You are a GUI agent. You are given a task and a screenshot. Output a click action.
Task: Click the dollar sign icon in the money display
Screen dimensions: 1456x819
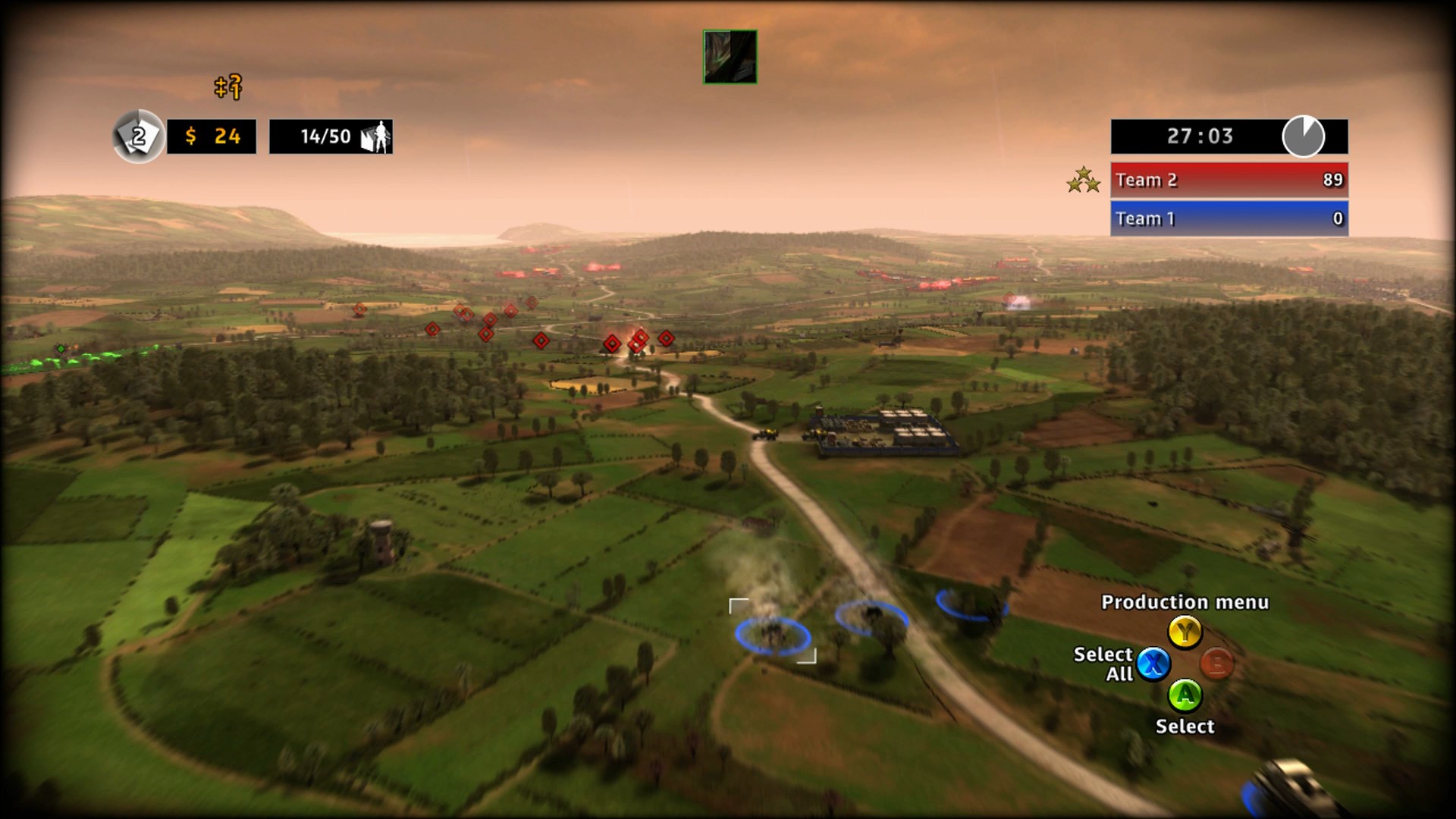point(191,136)
